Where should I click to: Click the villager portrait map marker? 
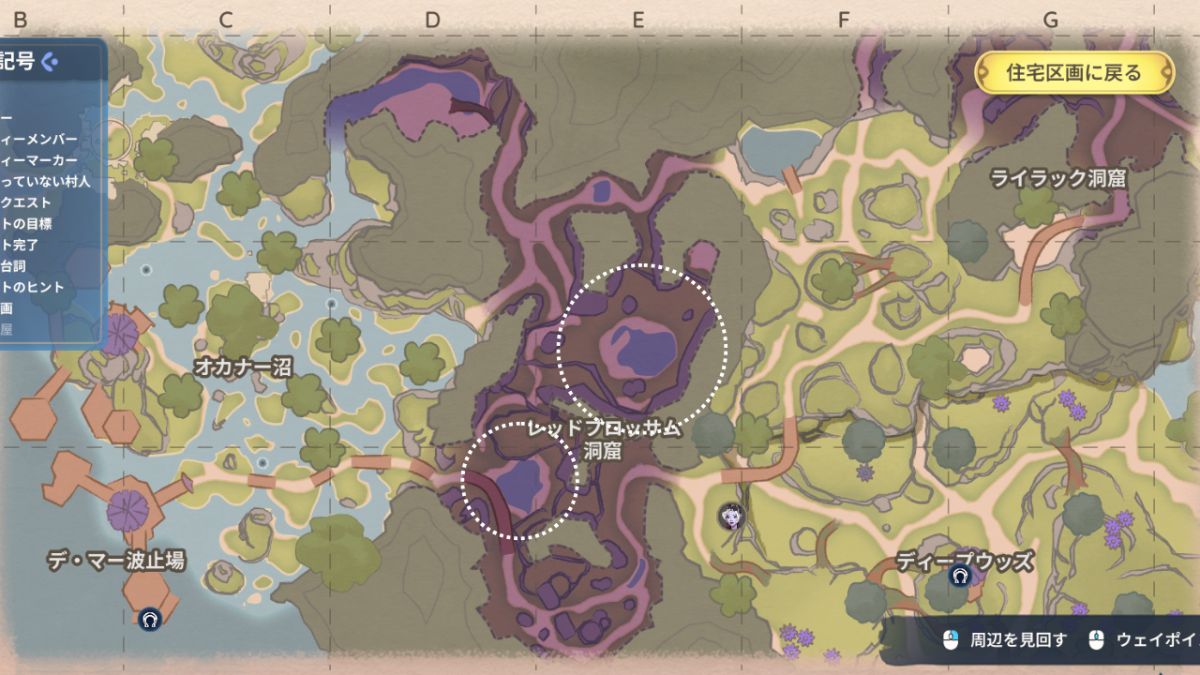(x=731, y=516)
